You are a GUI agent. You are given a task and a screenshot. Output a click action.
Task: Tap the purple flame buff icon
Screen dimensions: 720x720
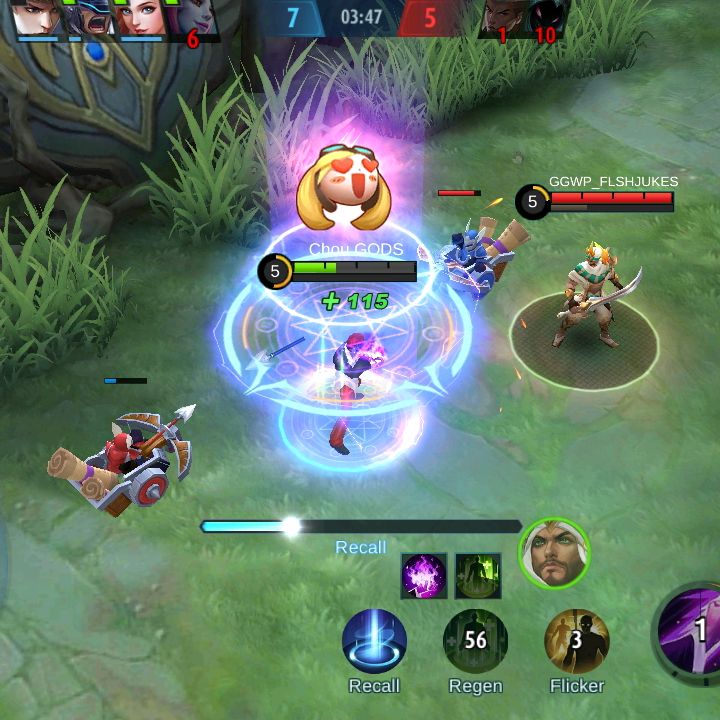coord(423,575)
